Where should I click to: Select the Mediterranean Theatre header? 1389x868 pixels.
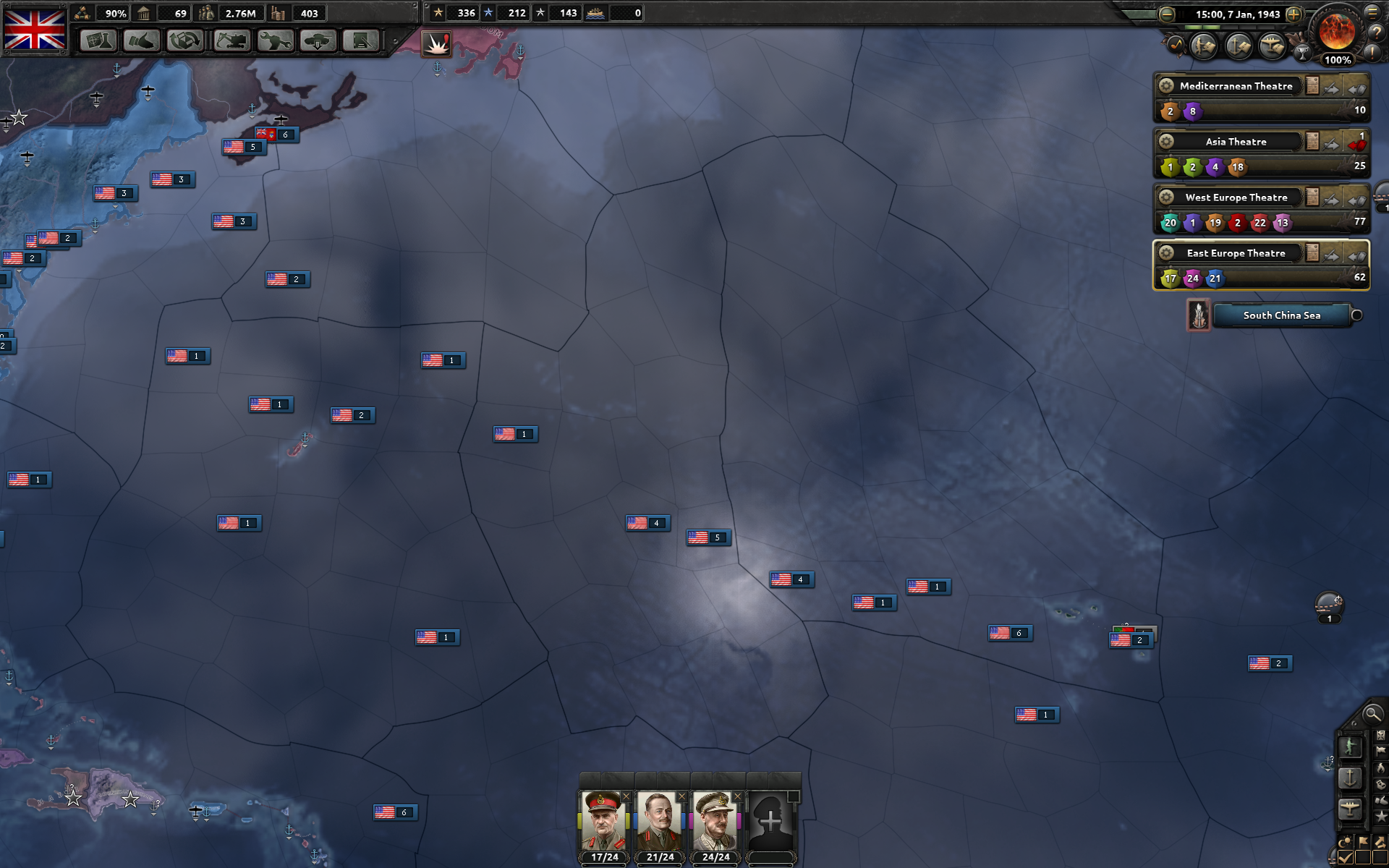pos(1236,86)
